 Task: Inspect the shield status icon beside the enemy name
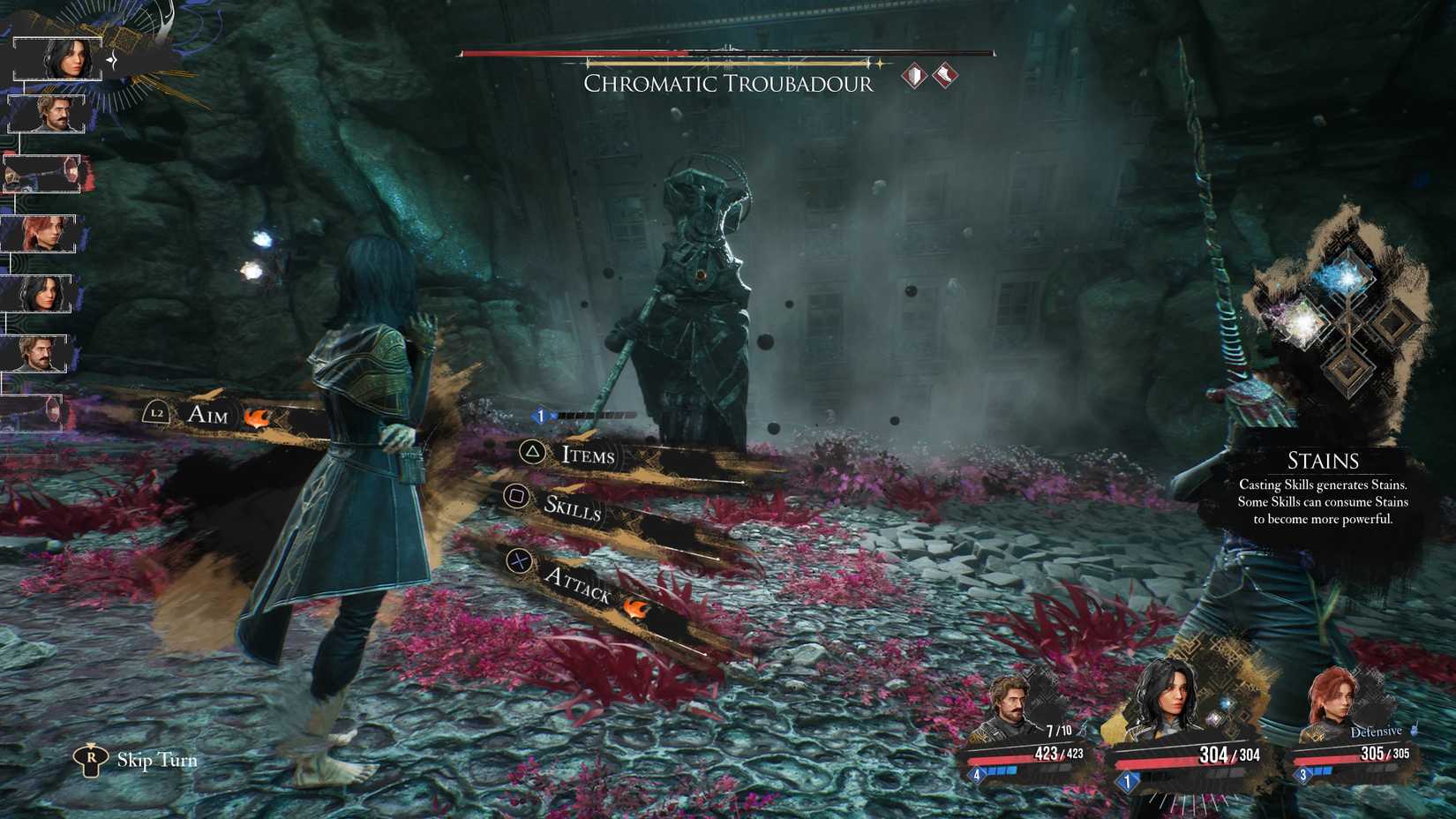(914, 76)
